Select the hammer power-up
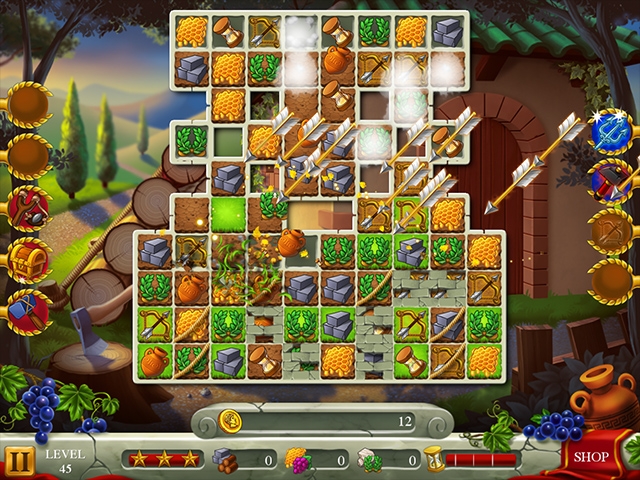 click(28, 312)
